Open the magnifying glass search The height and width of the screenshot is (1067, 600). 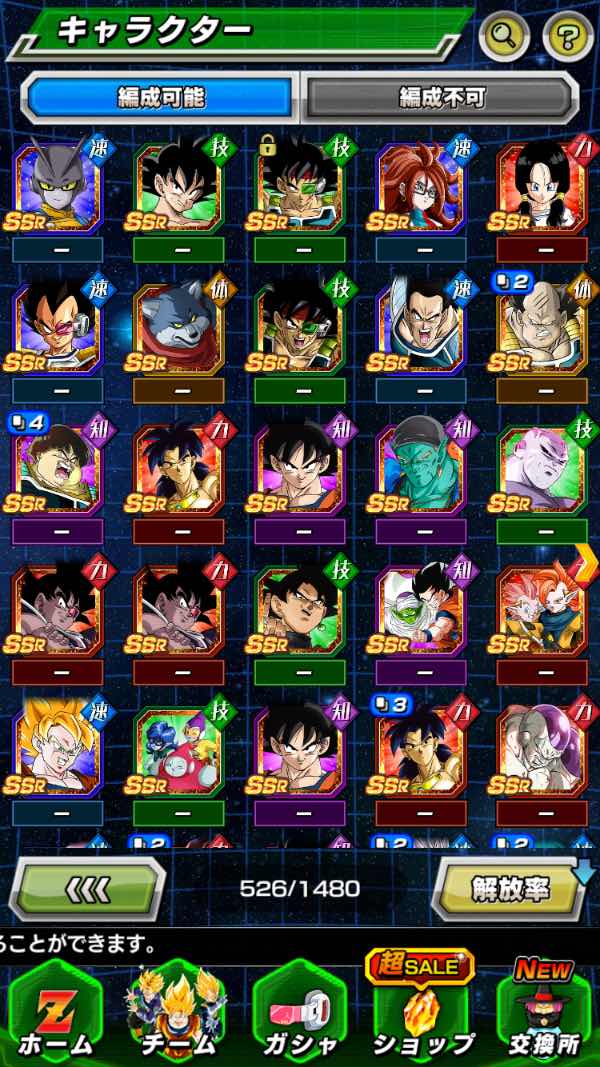(504, 37)
